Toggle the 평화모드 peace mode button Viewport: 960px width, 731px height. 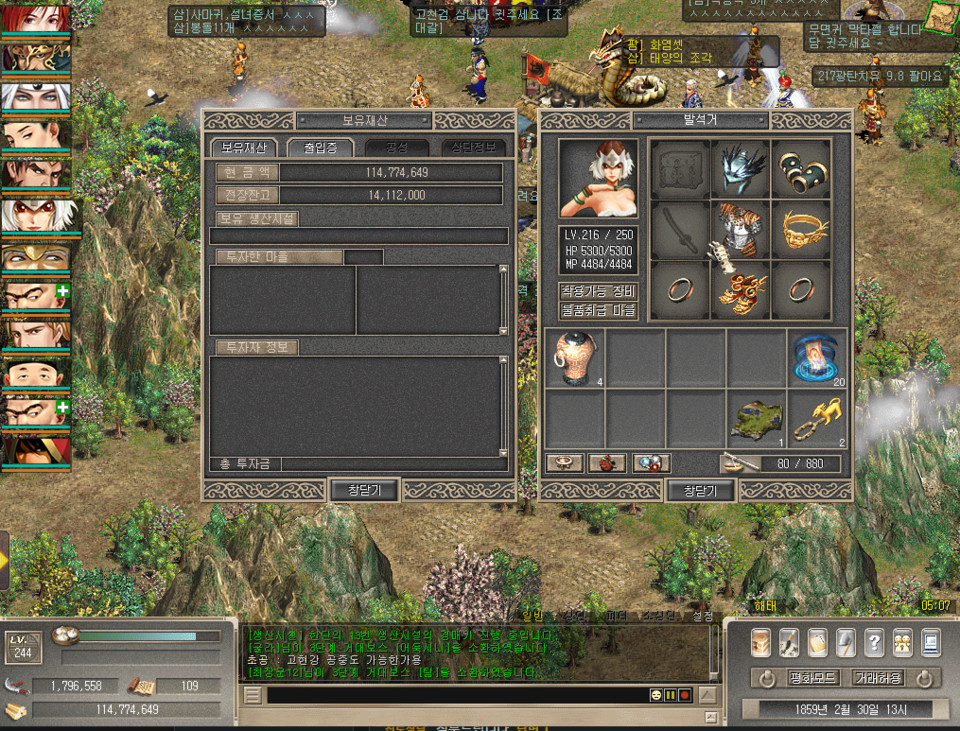(813, 678)
